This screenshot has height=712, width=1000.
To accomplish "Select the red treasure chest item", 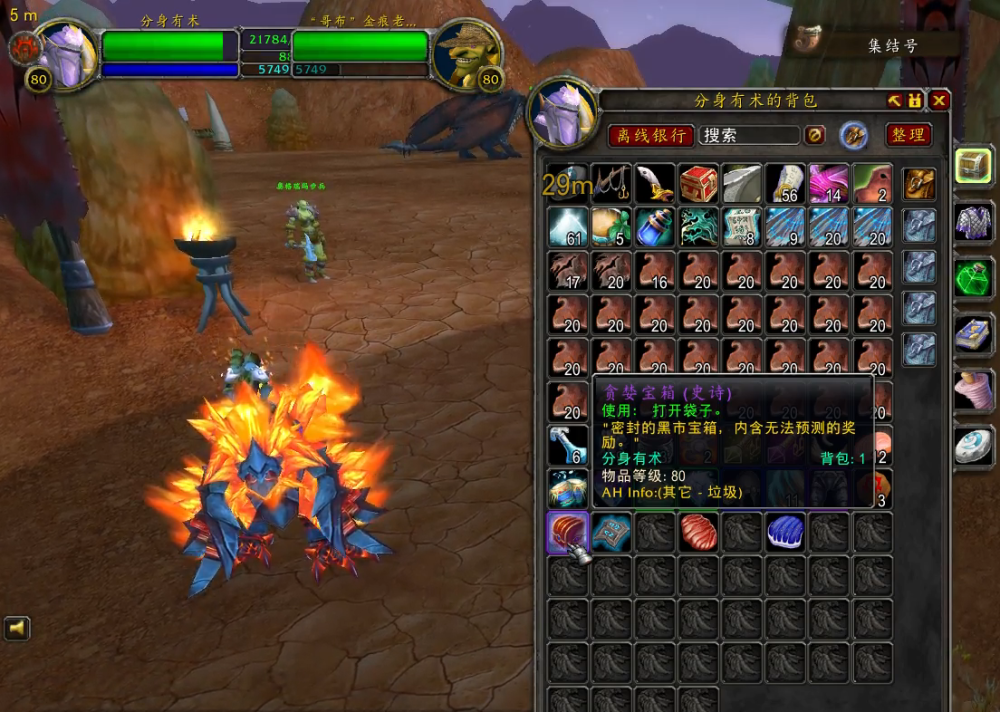I will click(698, 184).
